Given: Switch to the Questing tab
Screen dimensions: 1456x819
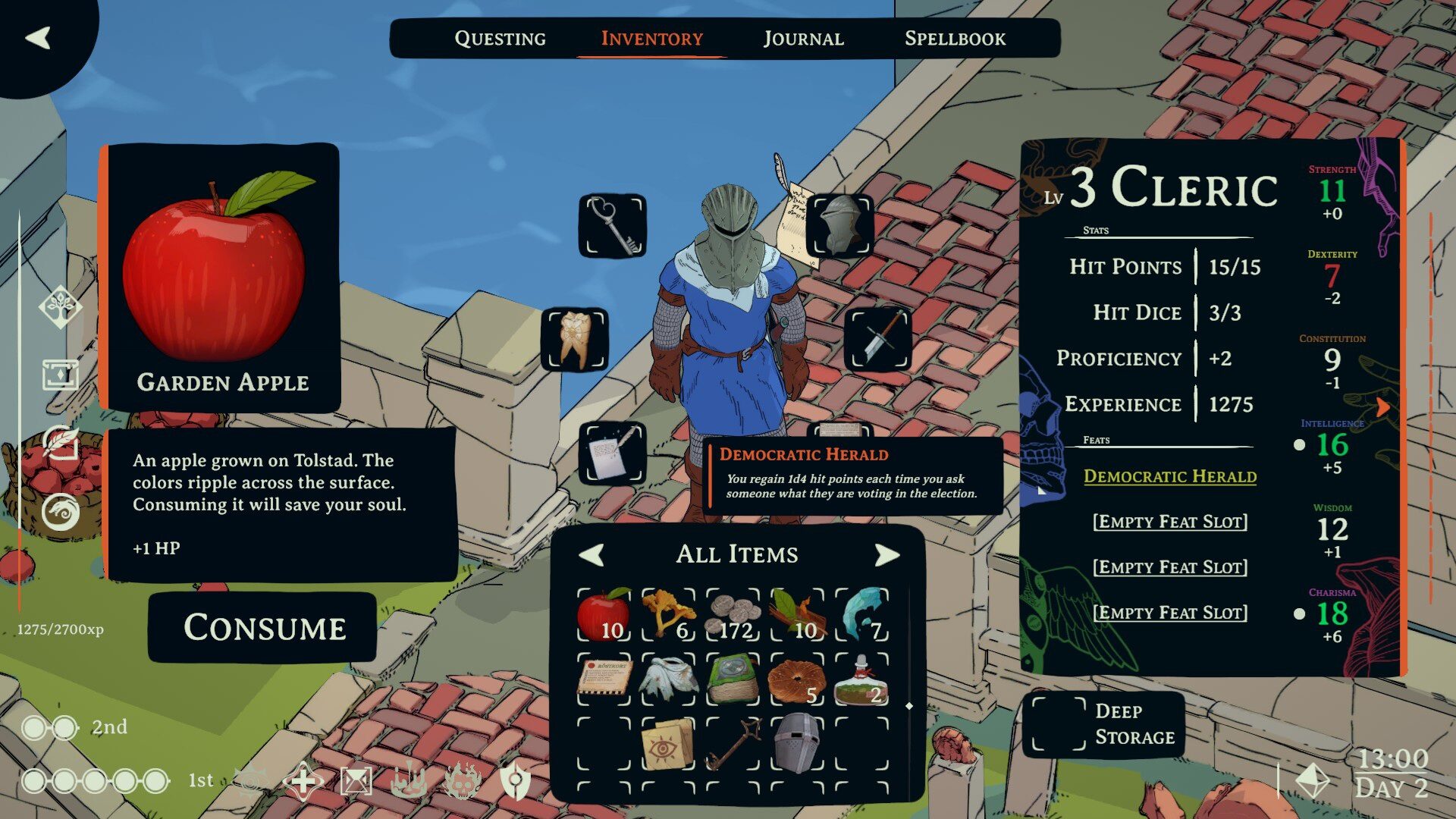Looking at the screenshot, I should [500, 38].
